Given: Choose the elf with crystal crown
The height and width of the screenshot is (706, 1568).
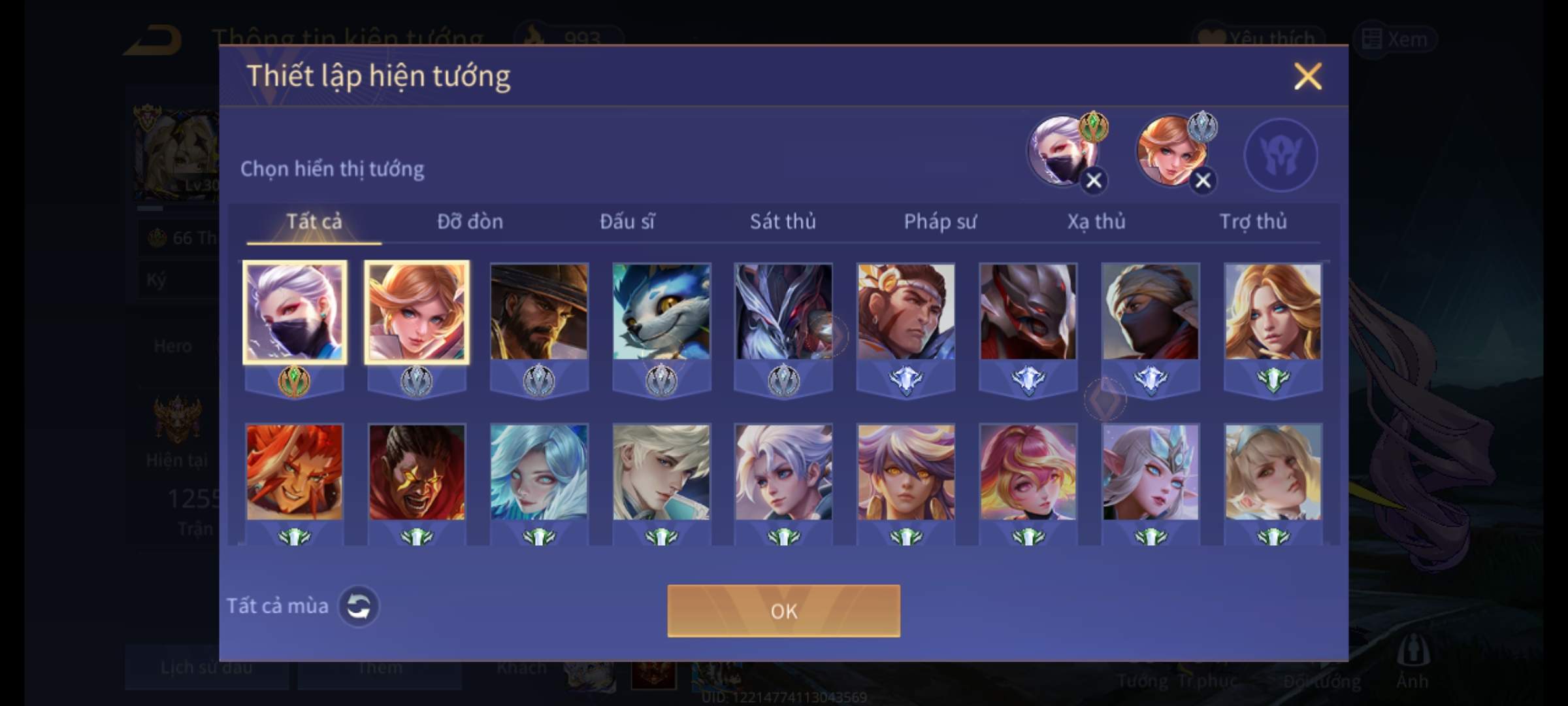Looking at the screenshot, I should tap(1151, 472).
